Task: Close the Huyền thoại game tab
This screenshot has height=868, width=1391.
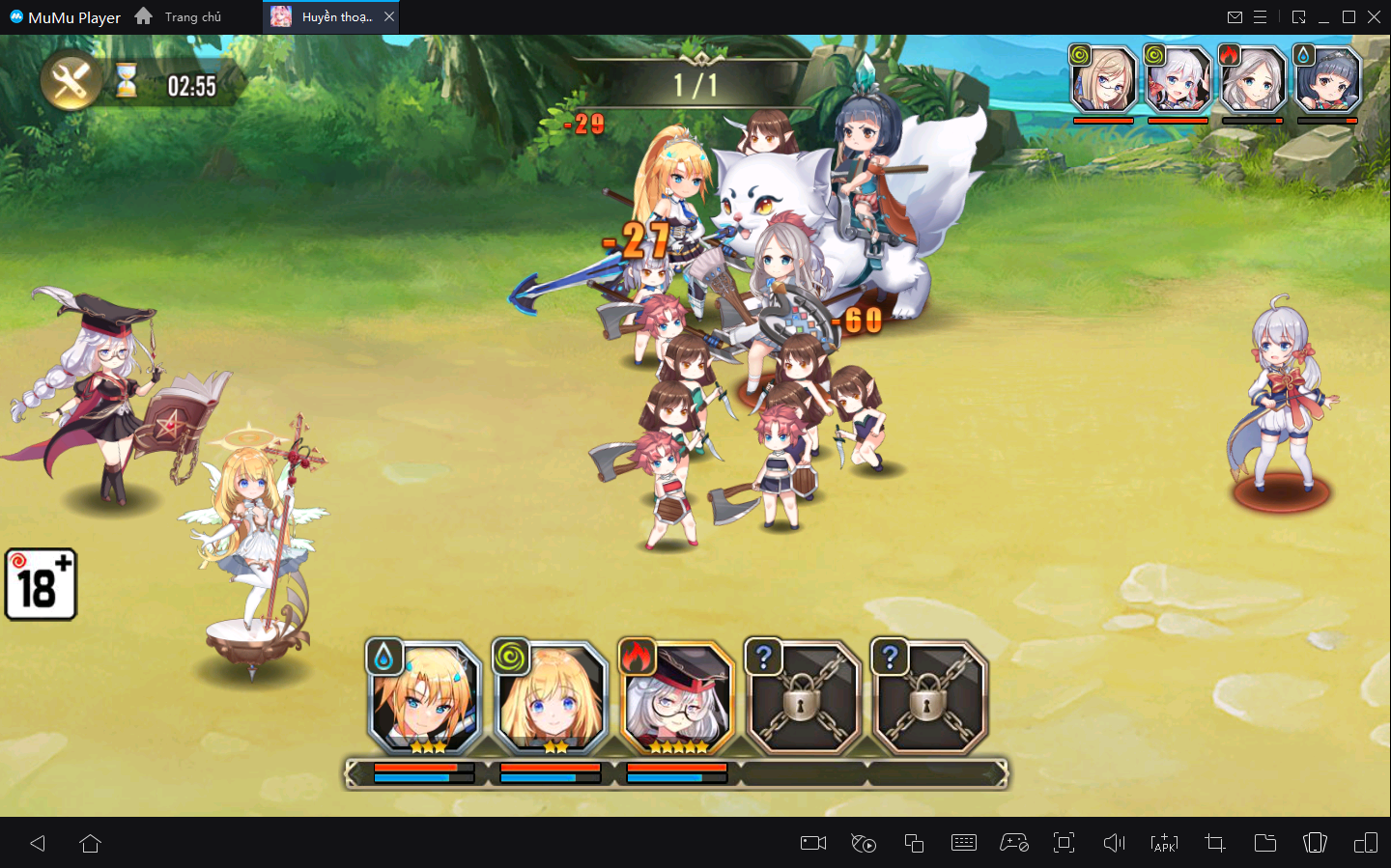Action: click(x=389, y=16)
